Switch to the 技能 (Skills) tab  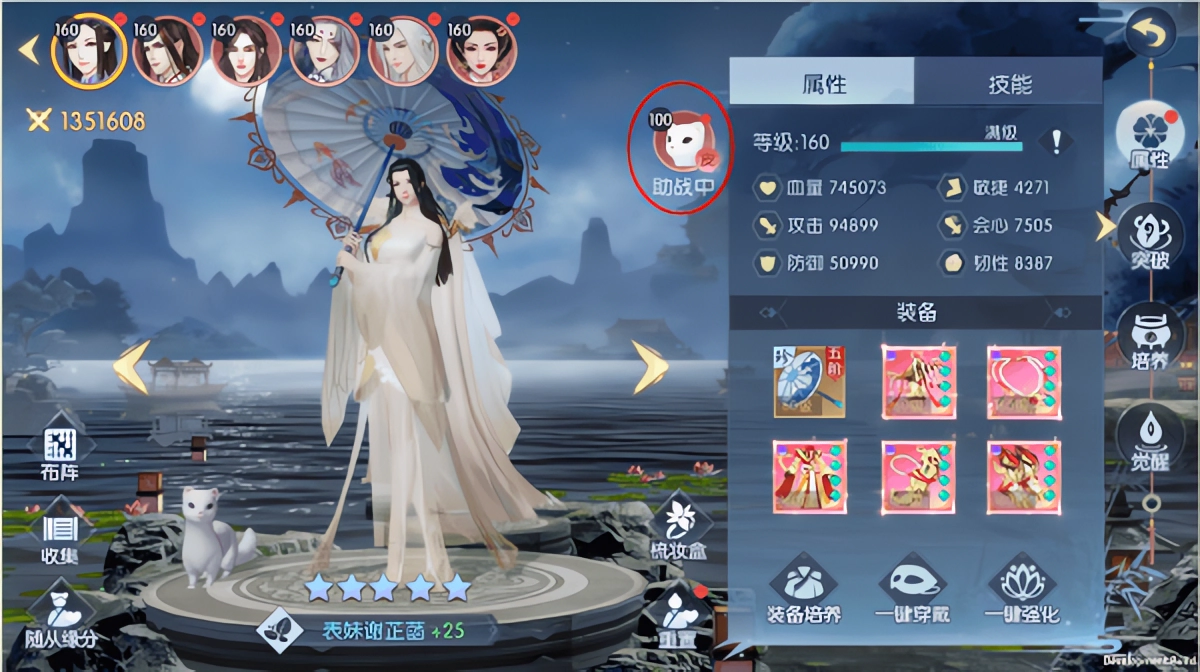[x=1008, y=82]
